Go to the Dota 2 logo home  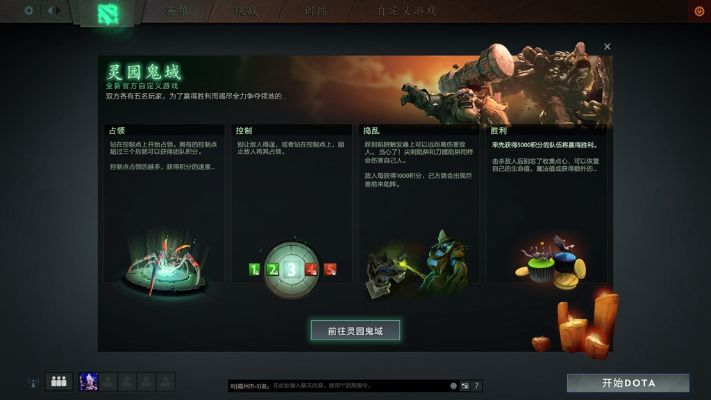107,12
